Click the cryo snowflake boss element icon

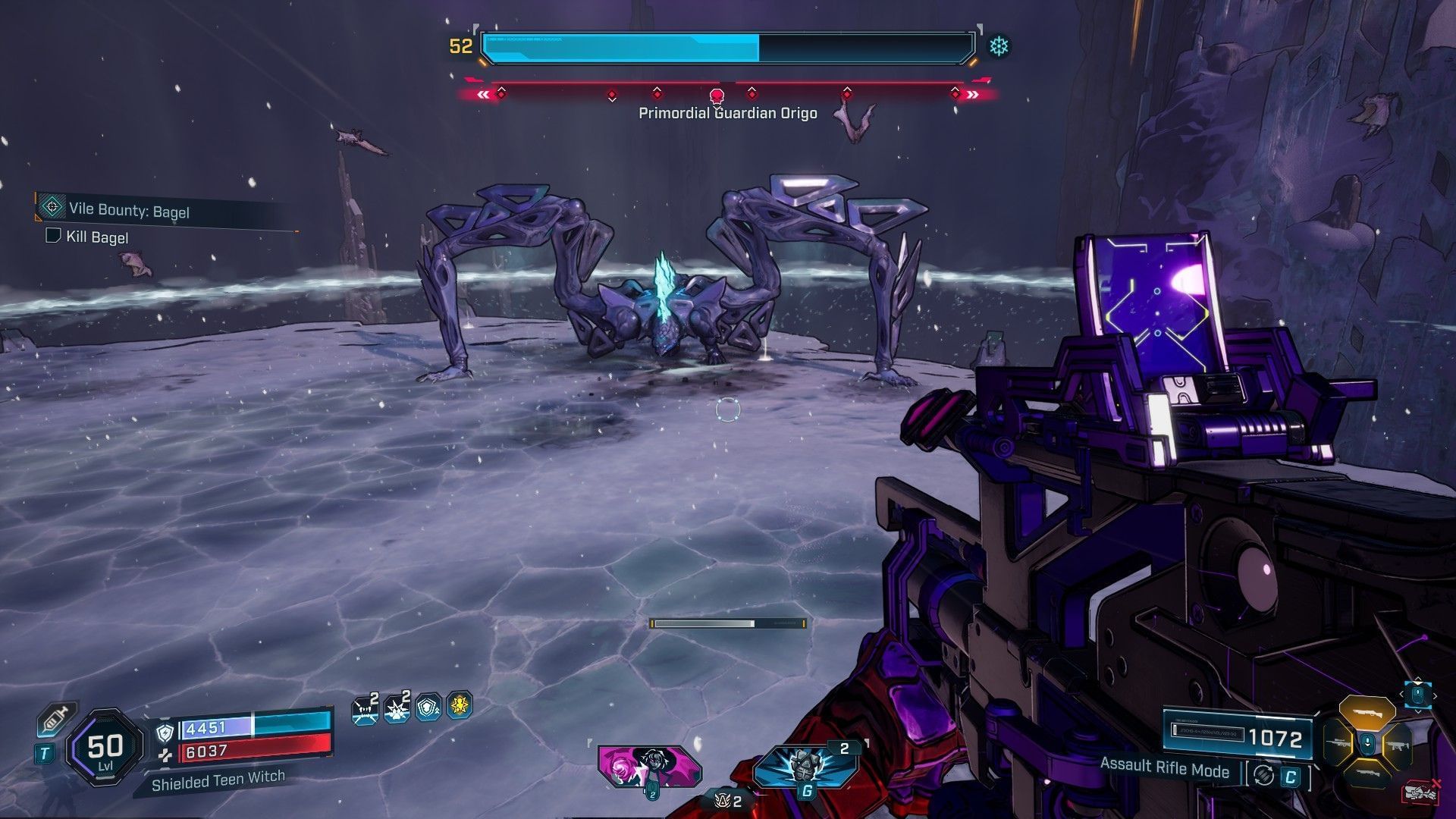pos(999,47)
